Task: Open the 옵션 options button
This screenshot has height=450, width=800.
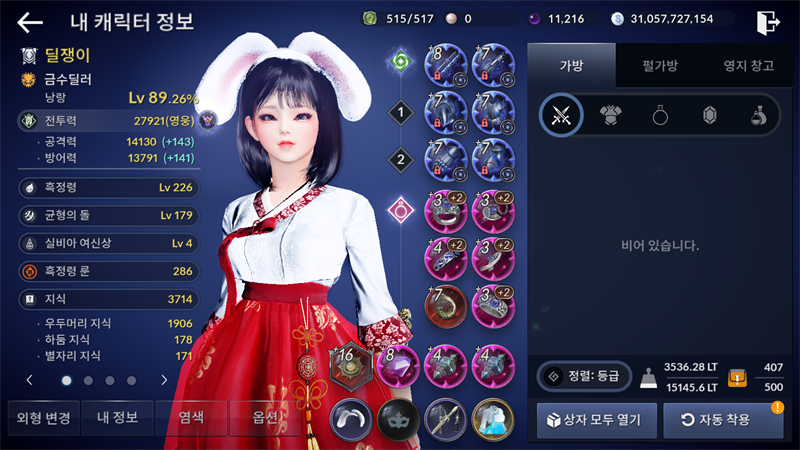Action: (x=264, y=418)
